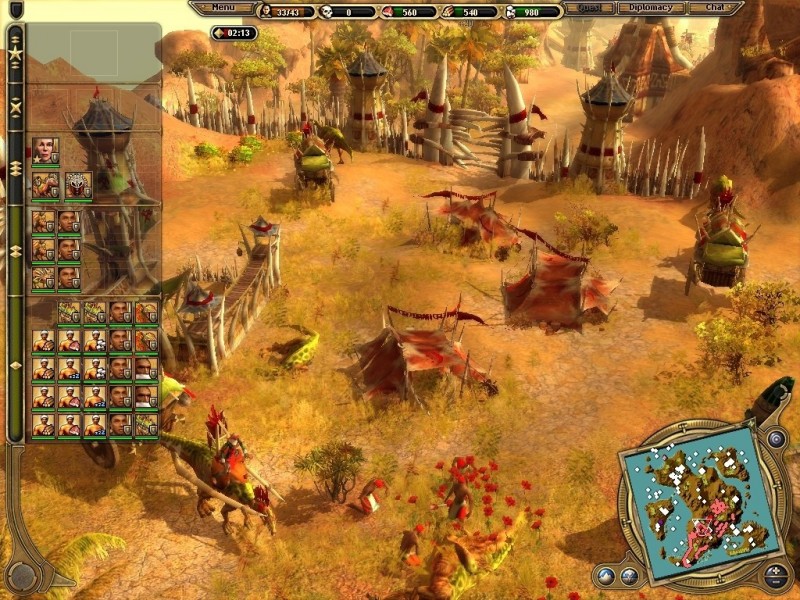Click the plus/minus zoom button by minimap
The width and height of the screenshot is (800, 600).
777,575
